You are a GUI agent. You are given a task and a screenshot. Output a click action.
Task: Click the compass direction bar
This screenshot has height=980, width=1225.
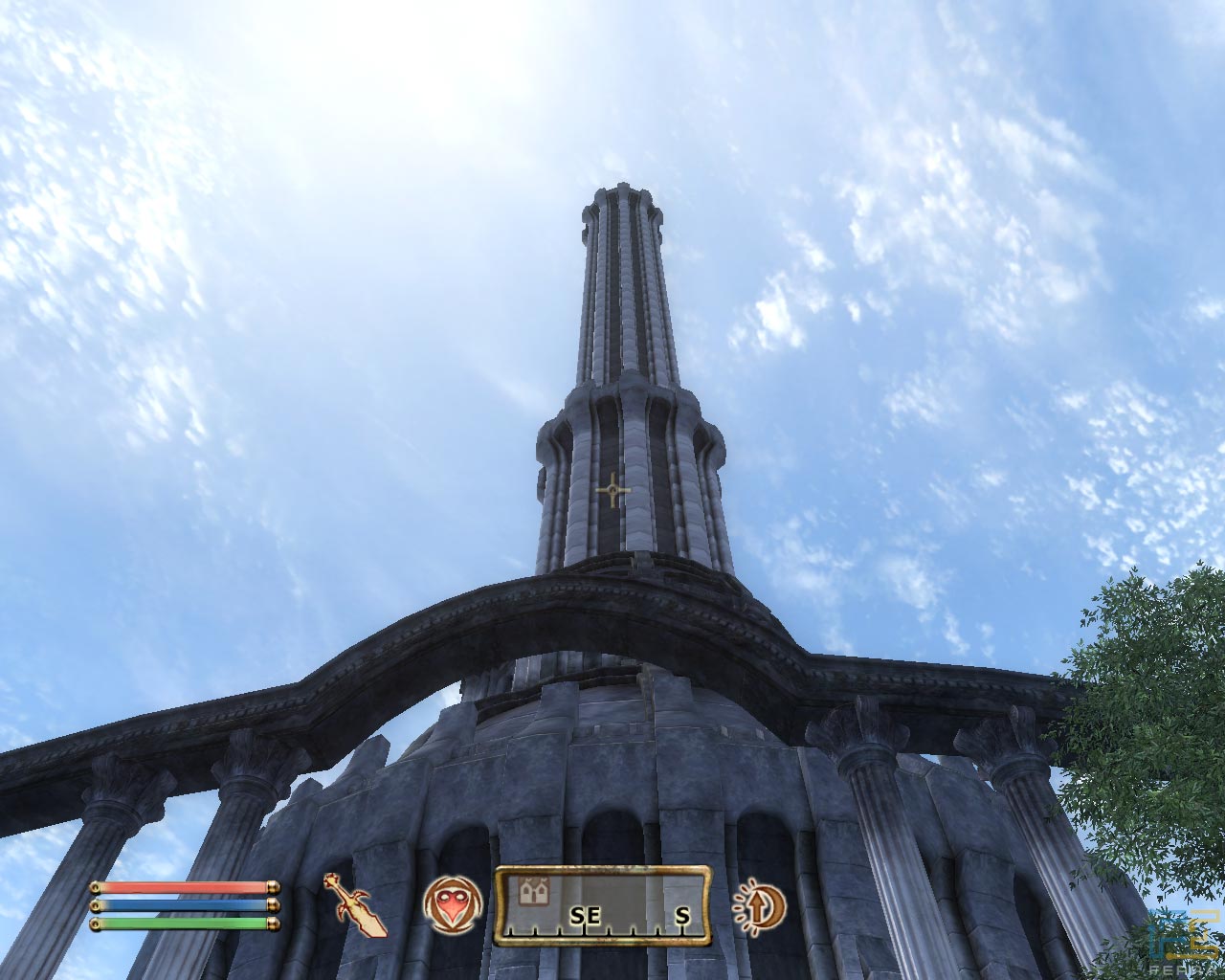pos(603,905)
